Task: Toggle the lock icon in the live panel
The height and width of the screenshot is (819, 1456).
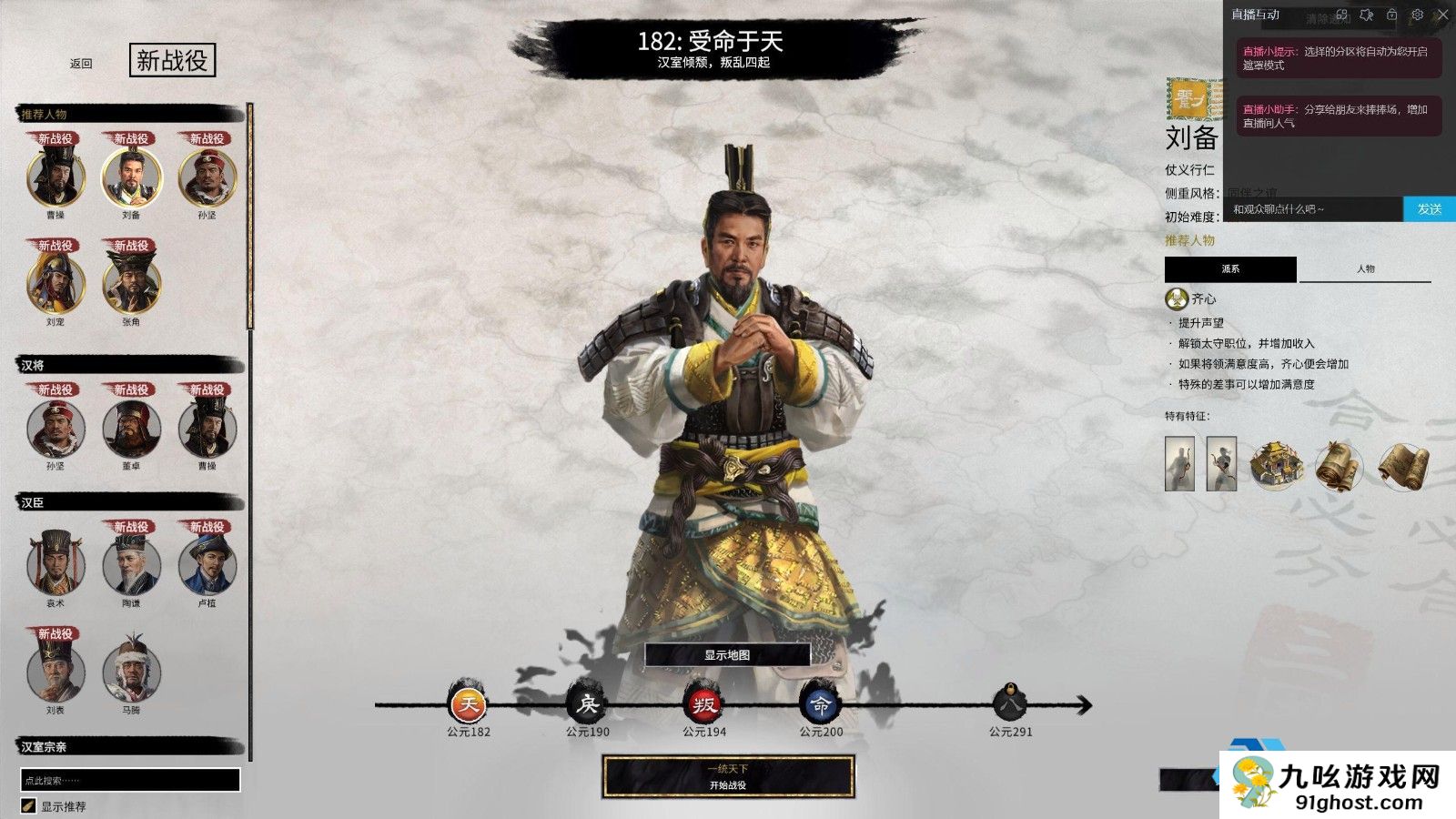Action: tap(1391, 15)
